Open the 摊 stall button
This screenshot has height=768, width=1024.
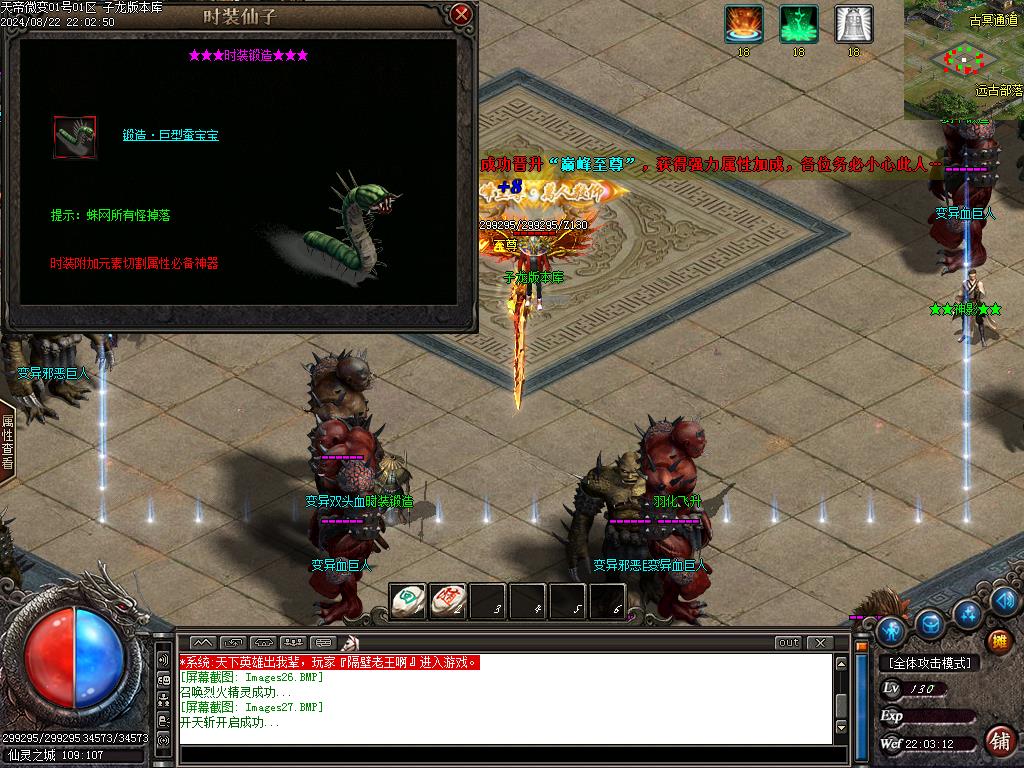998,641
